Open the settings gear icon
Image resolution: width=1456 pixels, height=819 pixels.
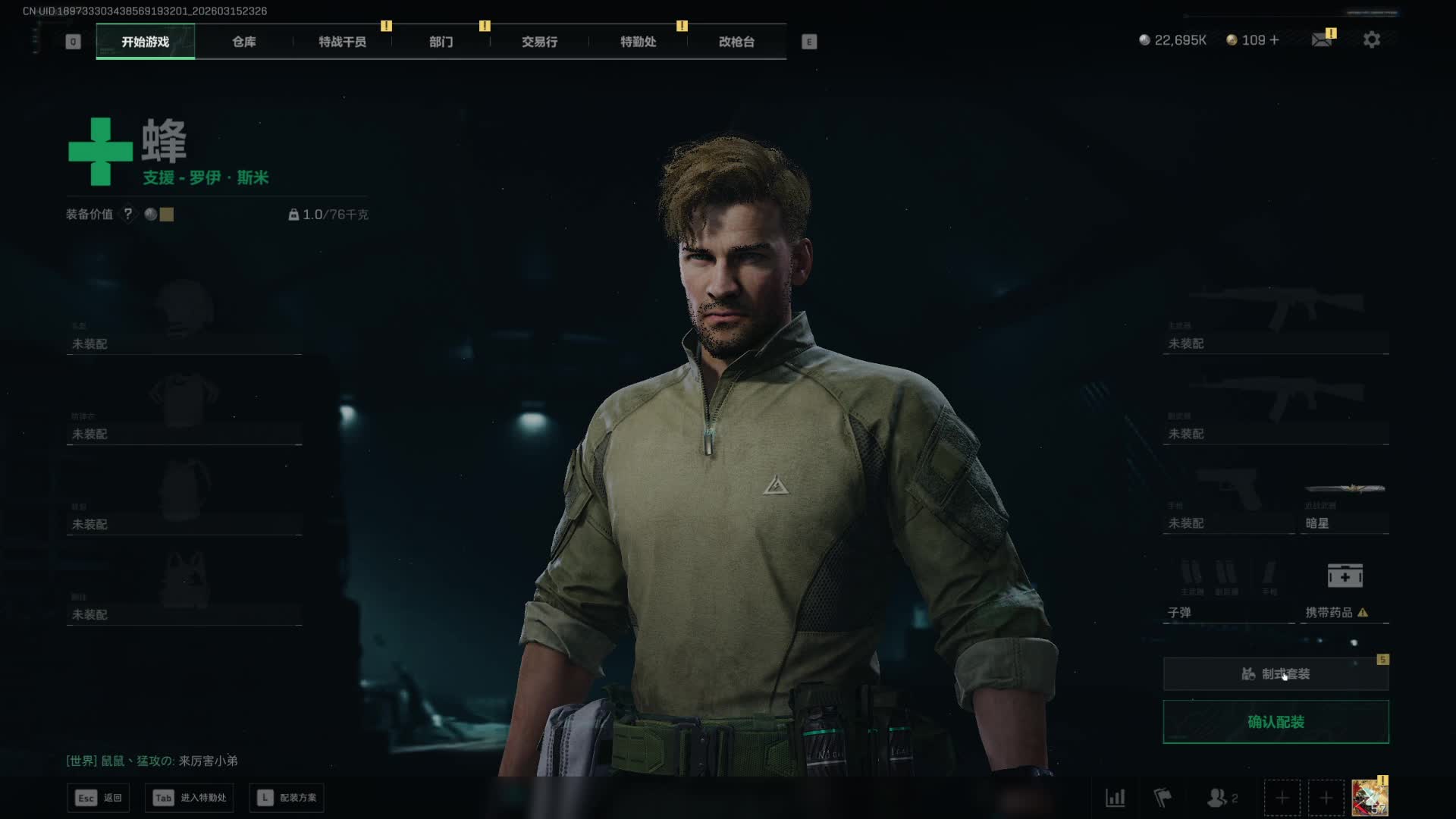click(x=1371, y=40)
